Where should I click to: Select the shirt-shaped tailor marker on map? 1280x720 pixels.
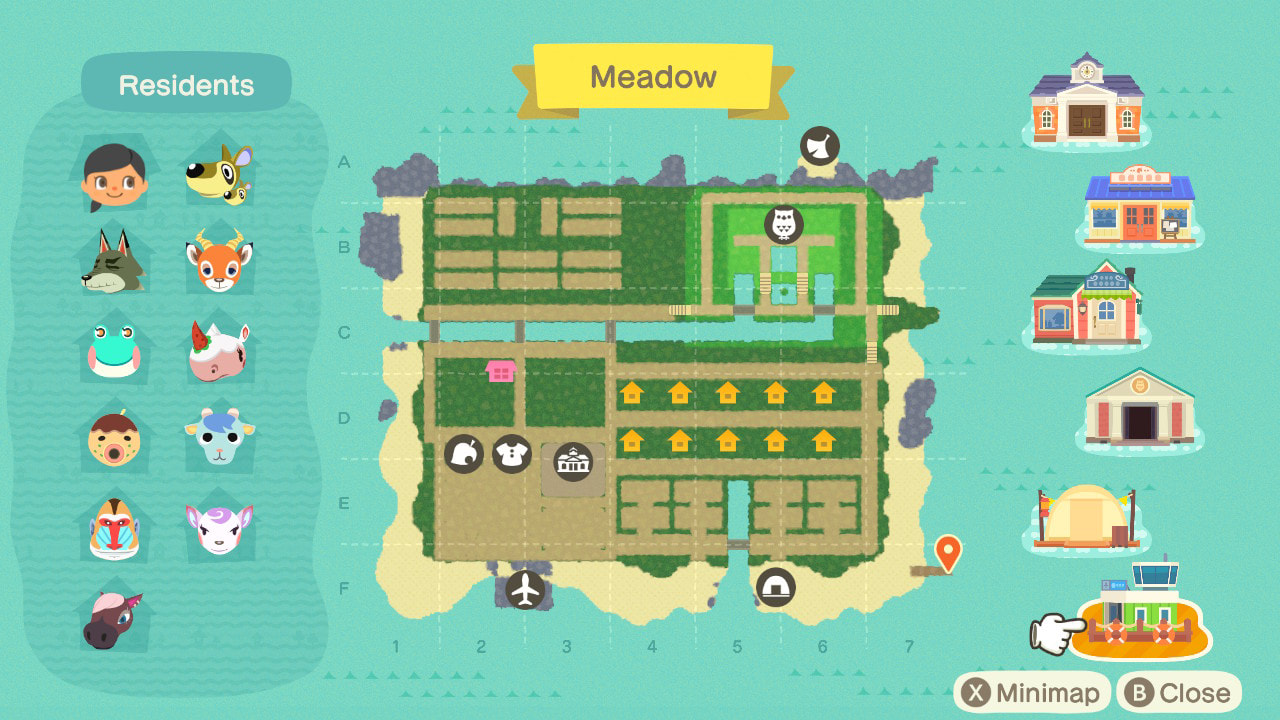tap(512, 454)
